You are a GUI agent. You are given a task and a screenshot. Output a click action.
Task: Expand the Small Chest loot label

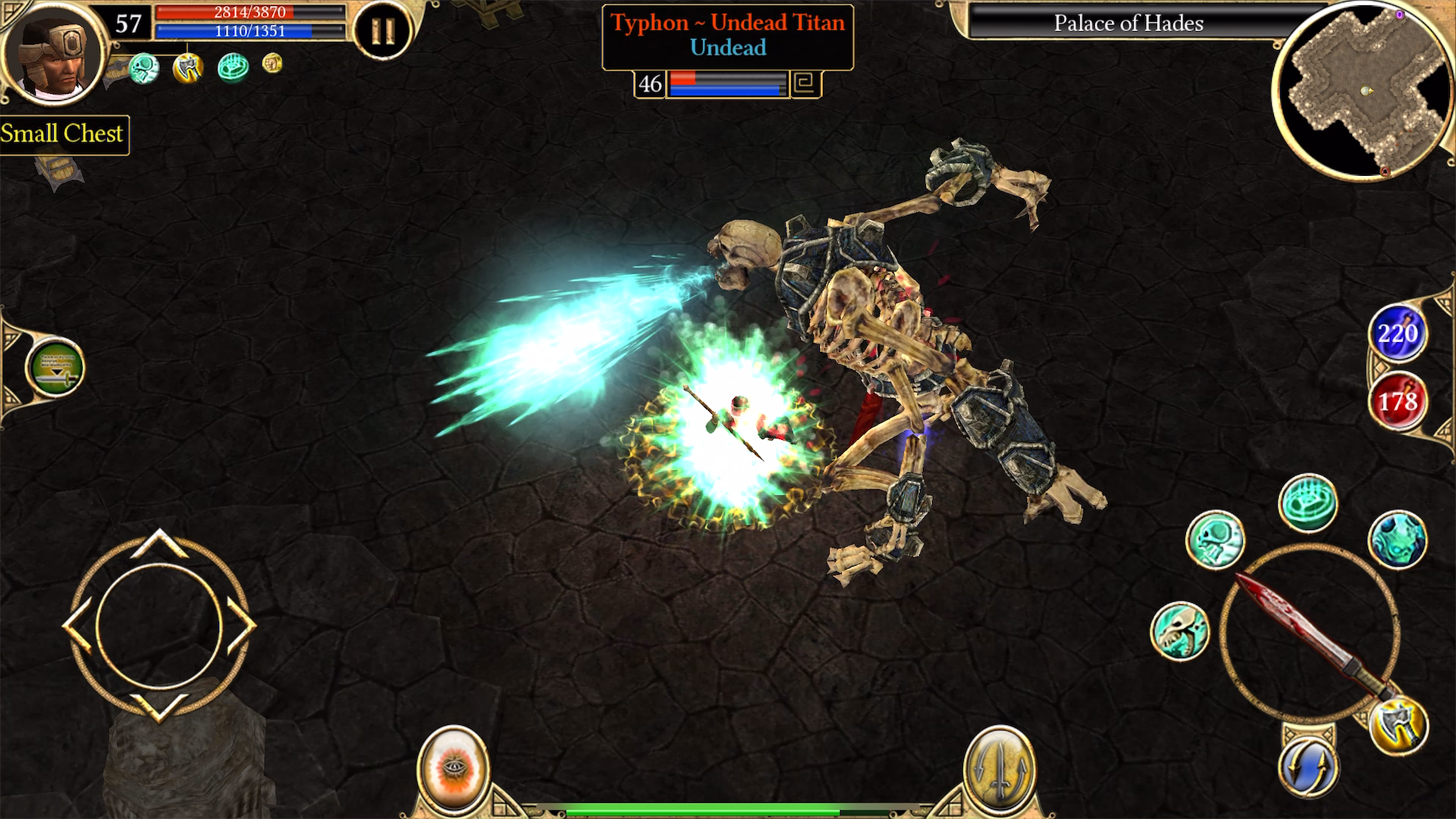point(63,134)
